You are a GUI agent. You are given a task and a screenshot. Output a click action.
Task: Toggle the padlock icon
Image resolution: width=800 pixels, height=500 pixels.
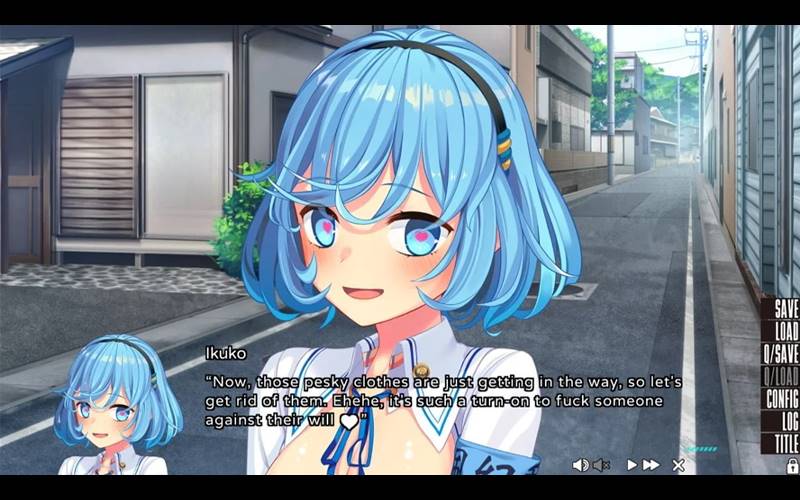[x=792, y=466]
